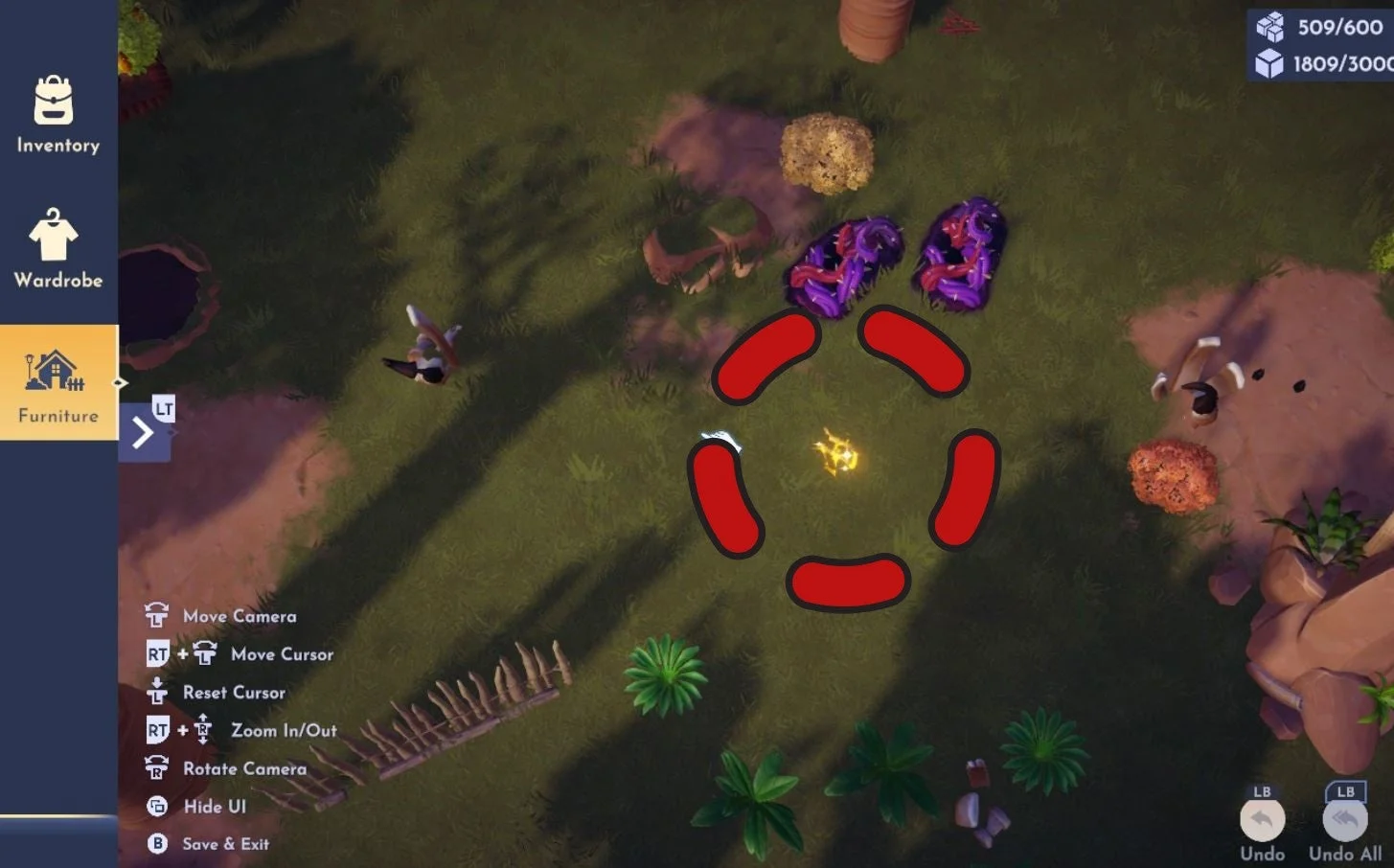Click the Rotate Camera control icon

pyautogui.click(x=155, y=767)
